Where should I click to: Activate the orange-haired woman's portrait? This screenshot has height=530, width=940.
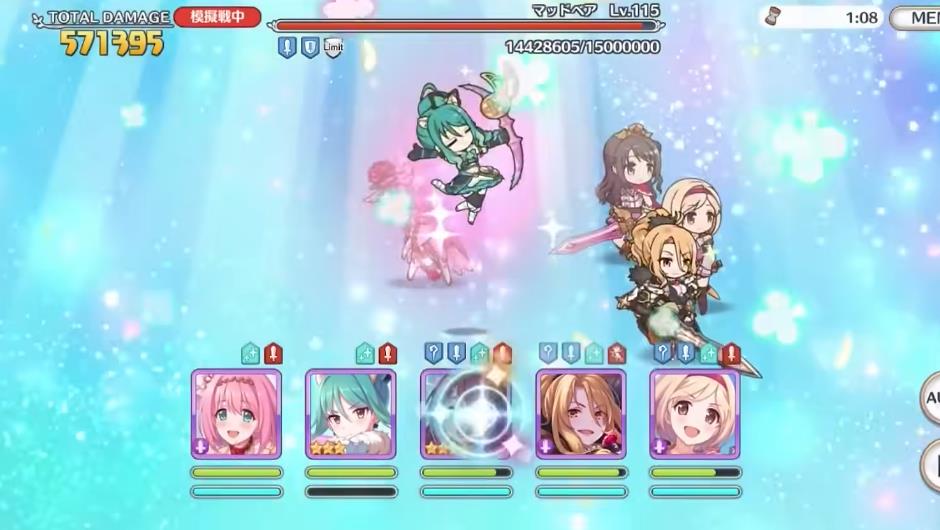(x=580, y=414)
